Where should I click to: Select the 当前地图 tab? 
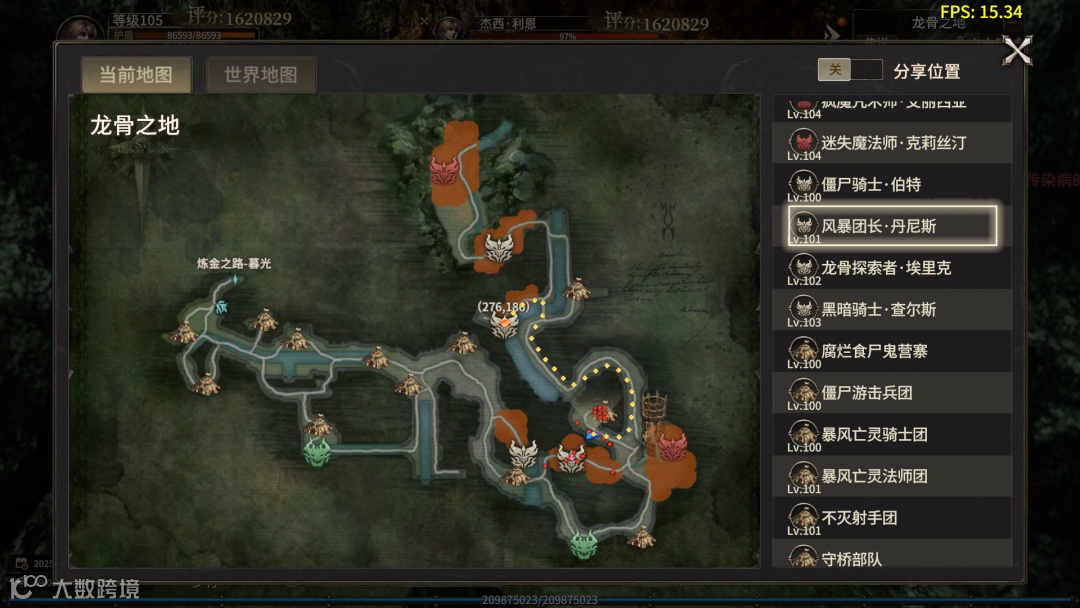click(135, 75)
